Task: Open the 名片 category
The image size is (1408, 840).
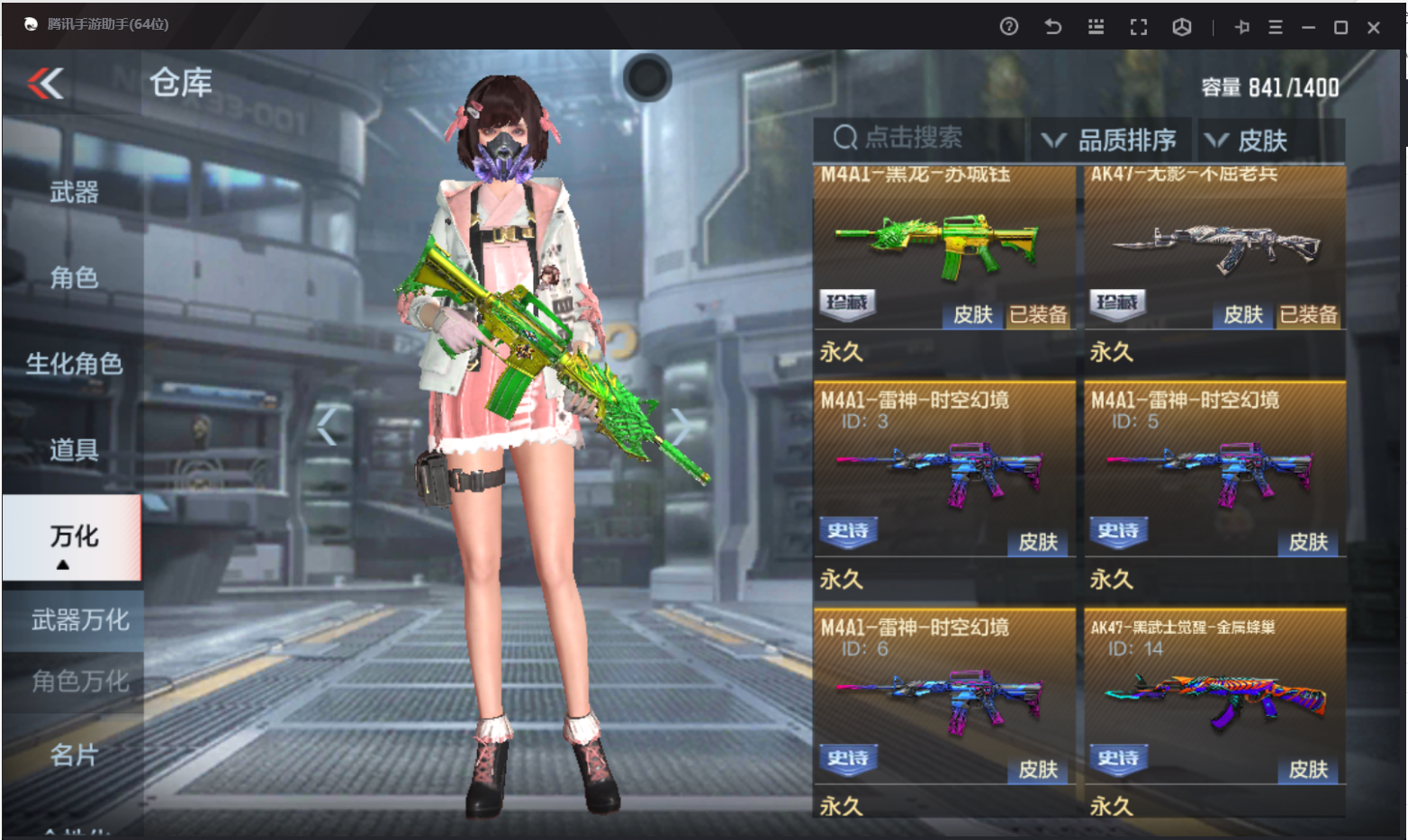Action: tap(74, 754)
